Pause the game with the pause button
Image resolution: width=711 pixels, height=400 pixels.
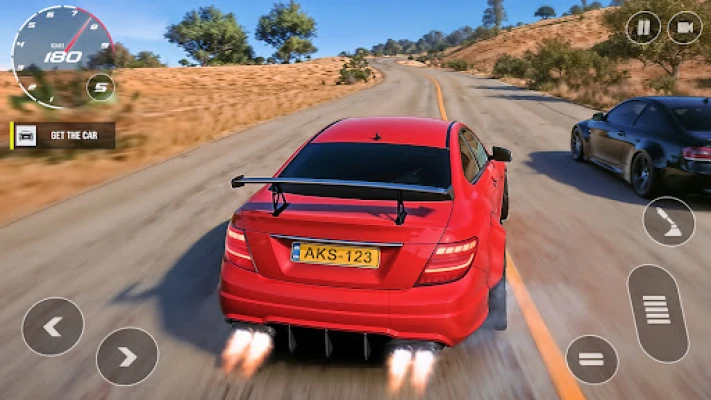click(x=643, y=27)
